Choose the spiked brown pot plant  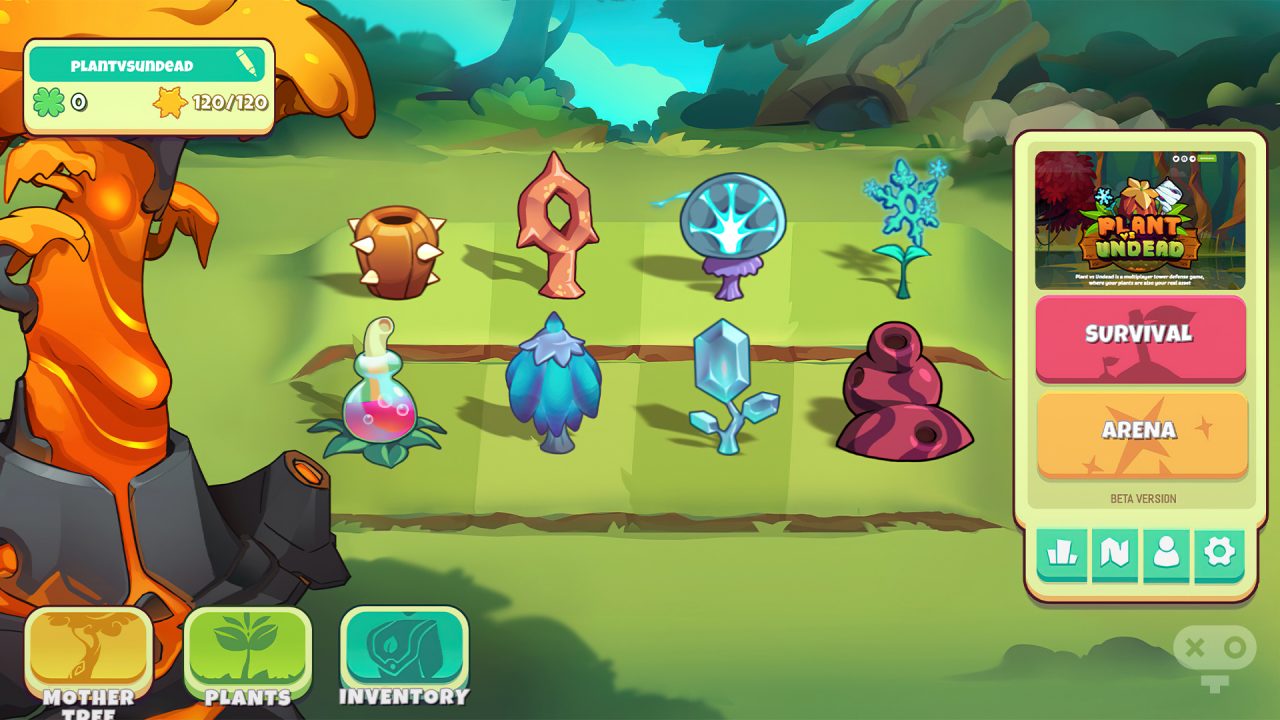396,252
